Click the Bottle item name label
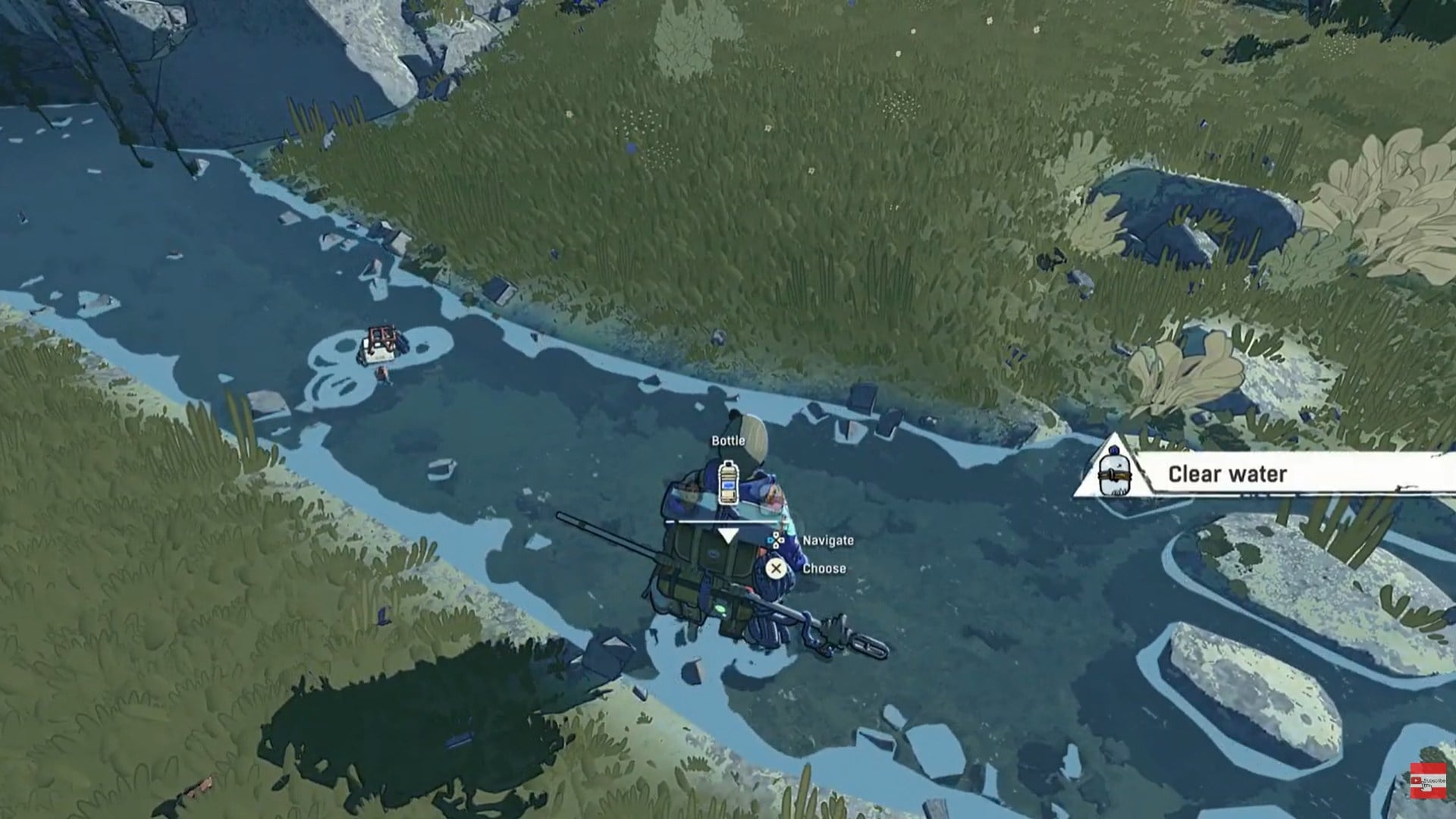1456x819 pixels. [727, 441]
